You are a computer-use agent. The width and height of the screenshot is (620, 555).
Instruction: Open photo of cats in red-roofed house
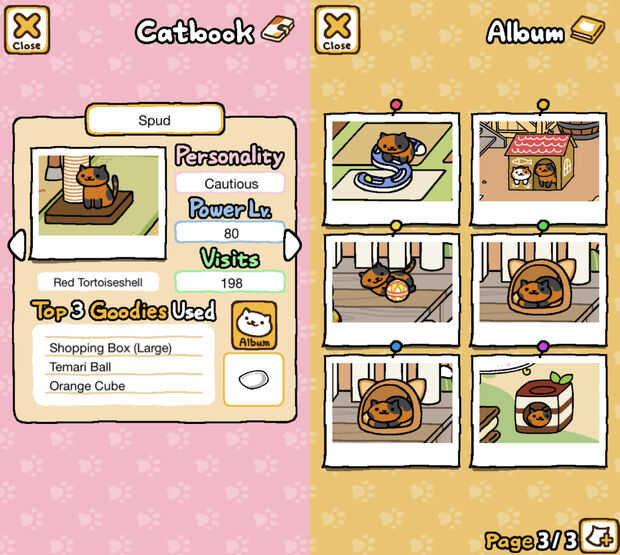pyautogui.click(x=538, y=165)
